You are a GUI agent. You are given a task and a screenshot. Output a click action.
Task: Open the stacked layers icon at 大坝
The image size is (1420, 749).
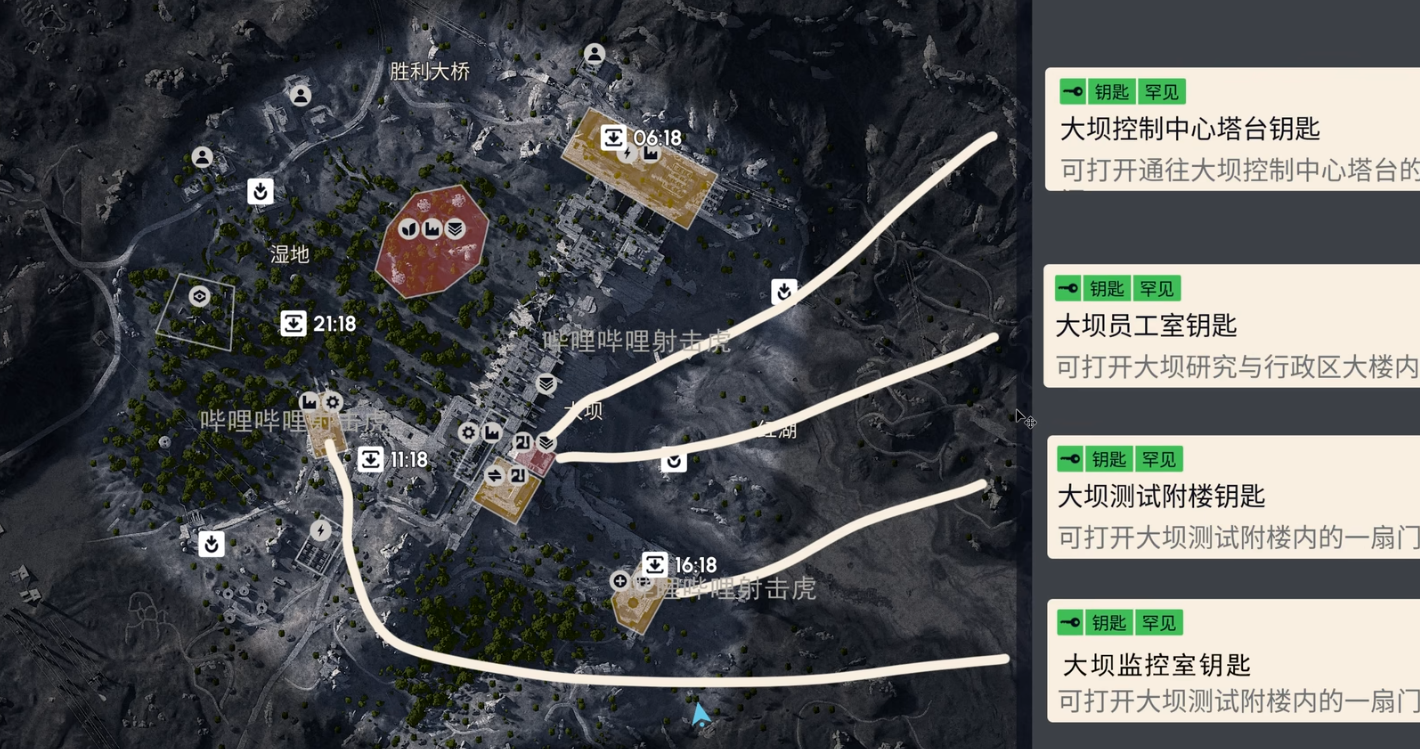546,443
